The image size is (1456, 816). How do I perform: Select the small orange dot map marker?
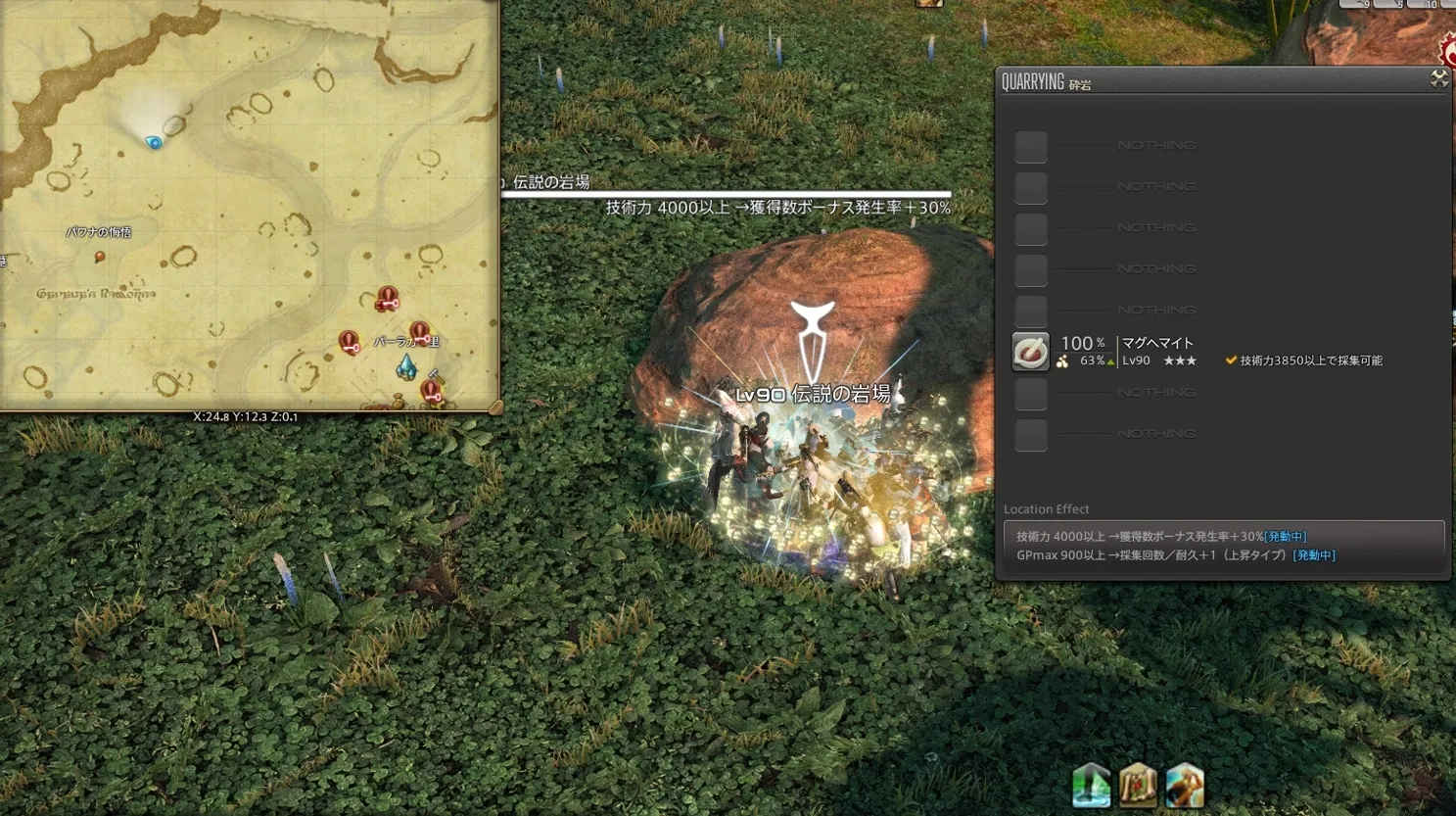(x=99, y=257)
